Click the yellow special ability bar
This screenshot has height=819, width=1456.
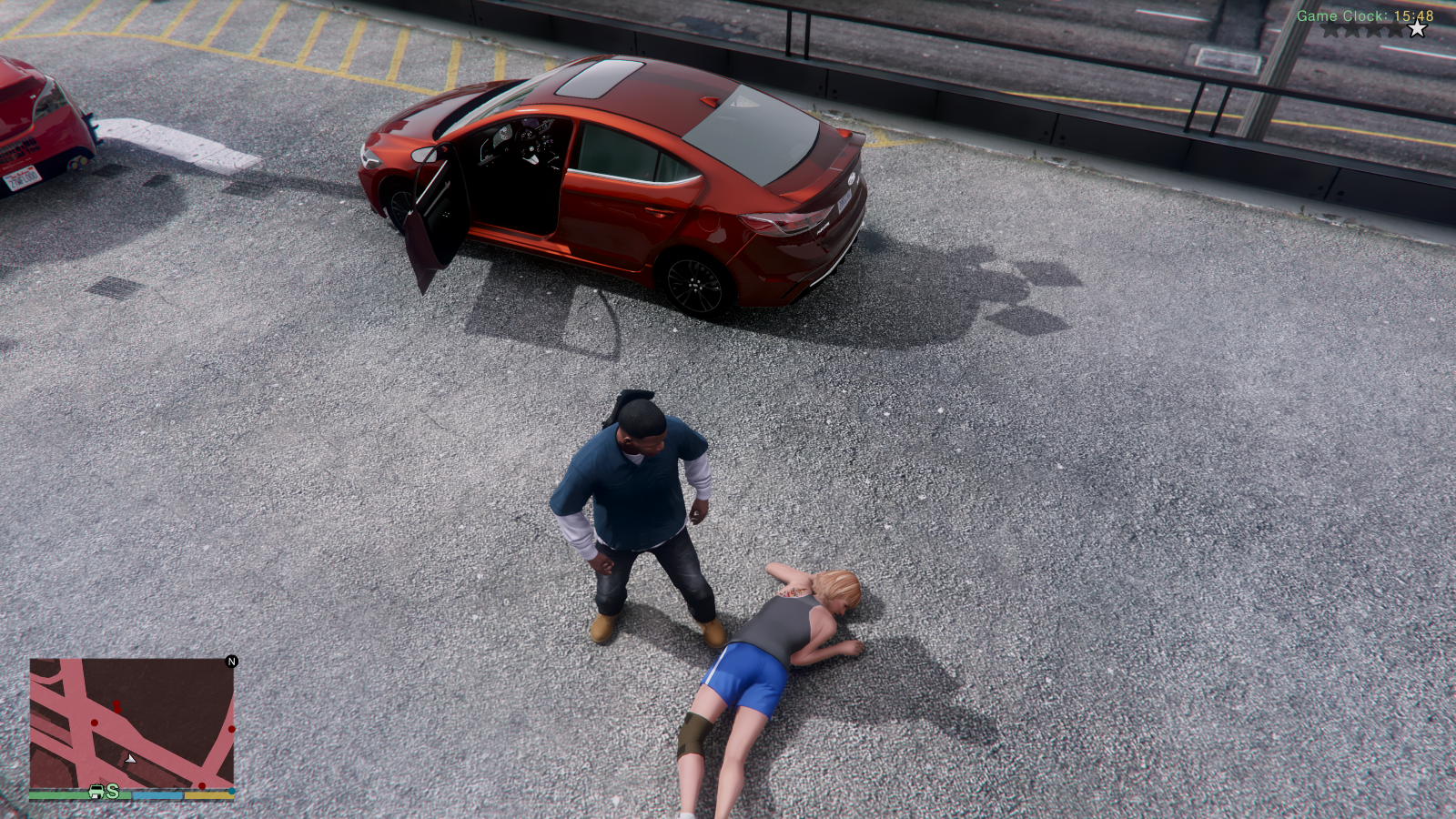point(210,795)
